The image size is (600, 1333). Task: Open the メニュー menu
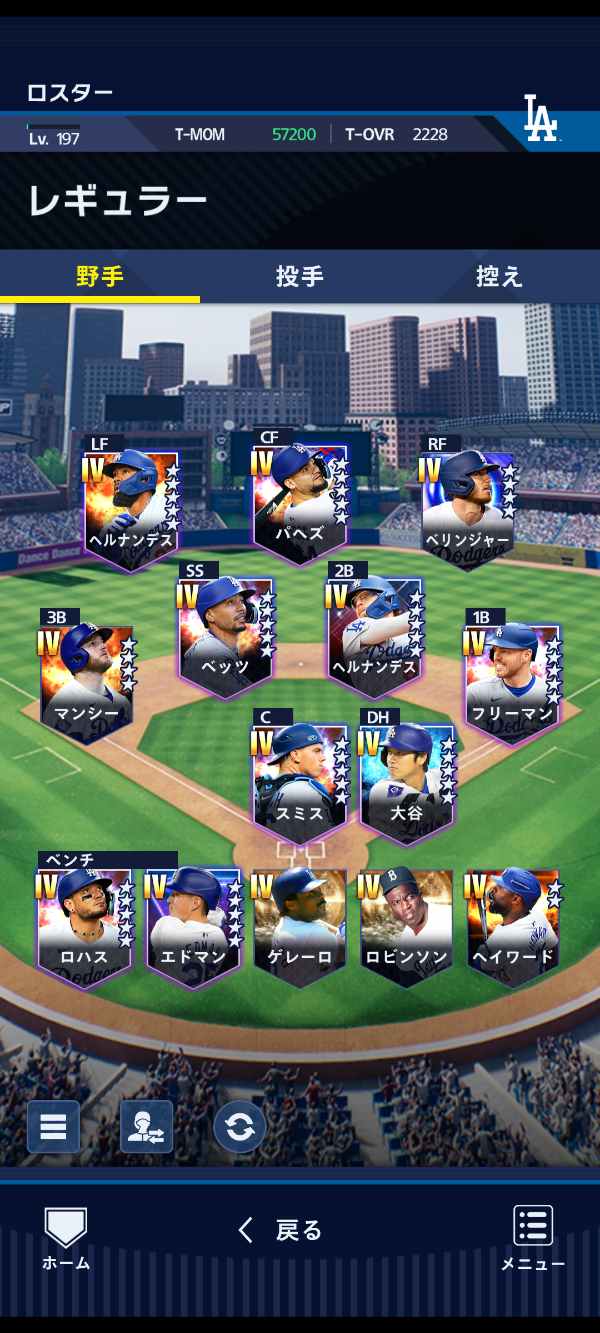click(x=532, y=1238)
